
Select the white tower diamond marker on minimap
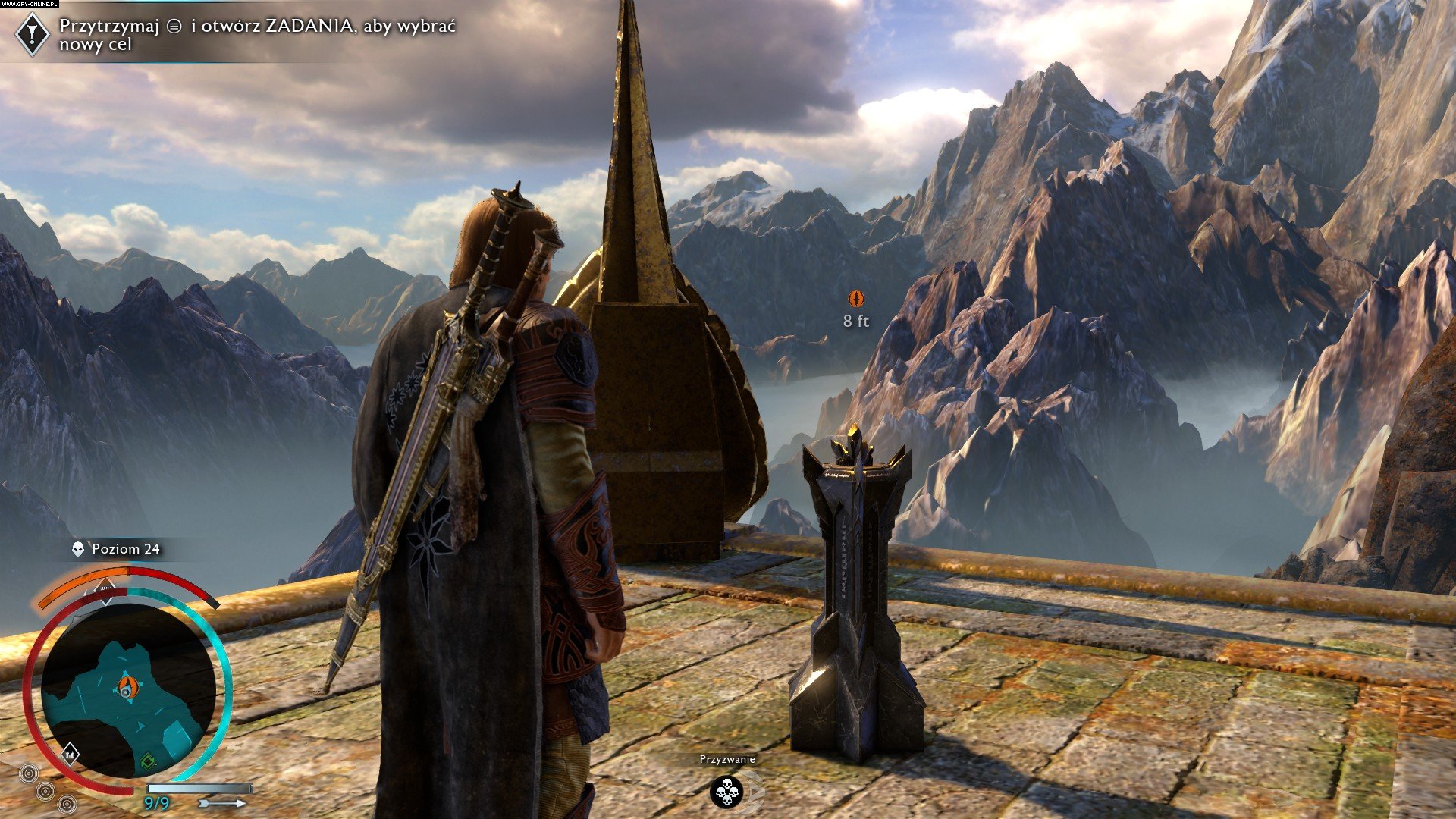coord(70,753)
